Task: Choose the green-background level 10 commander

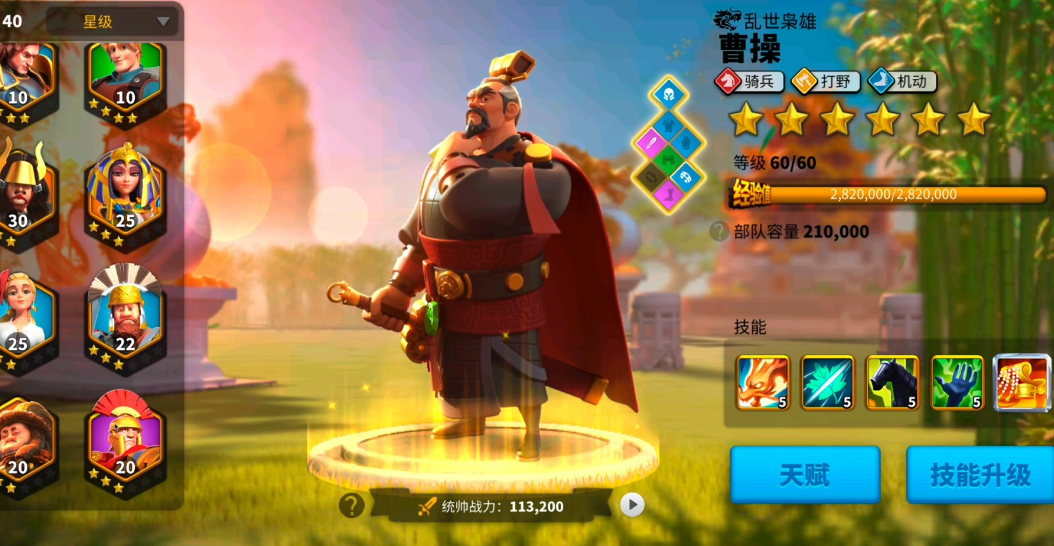Action: (x=125, y=68)
